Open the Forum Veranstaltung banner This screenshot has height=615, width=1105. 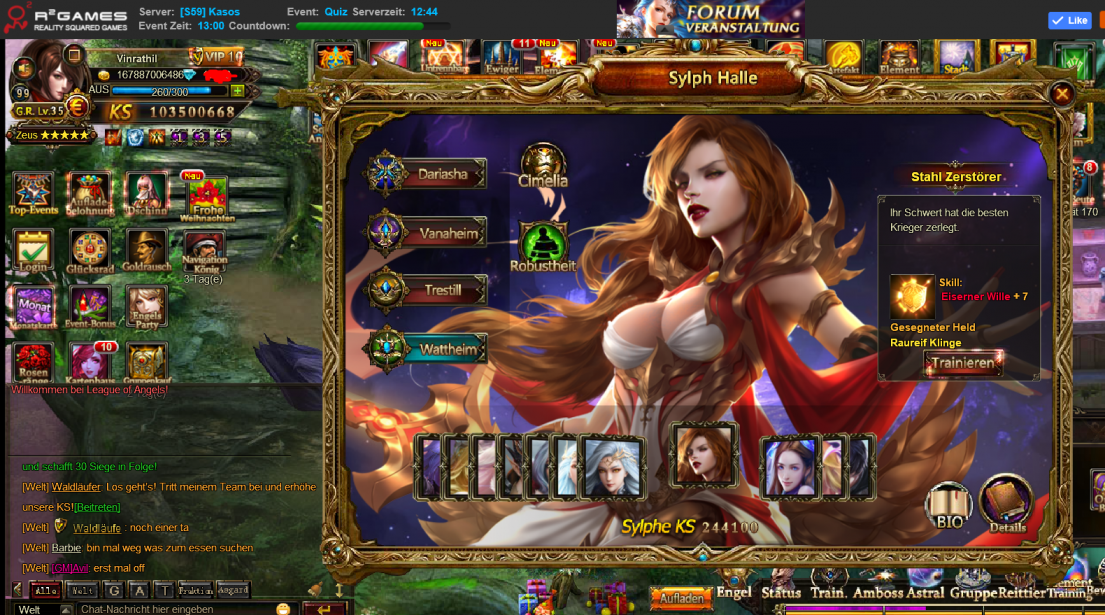tap(710, 19)
